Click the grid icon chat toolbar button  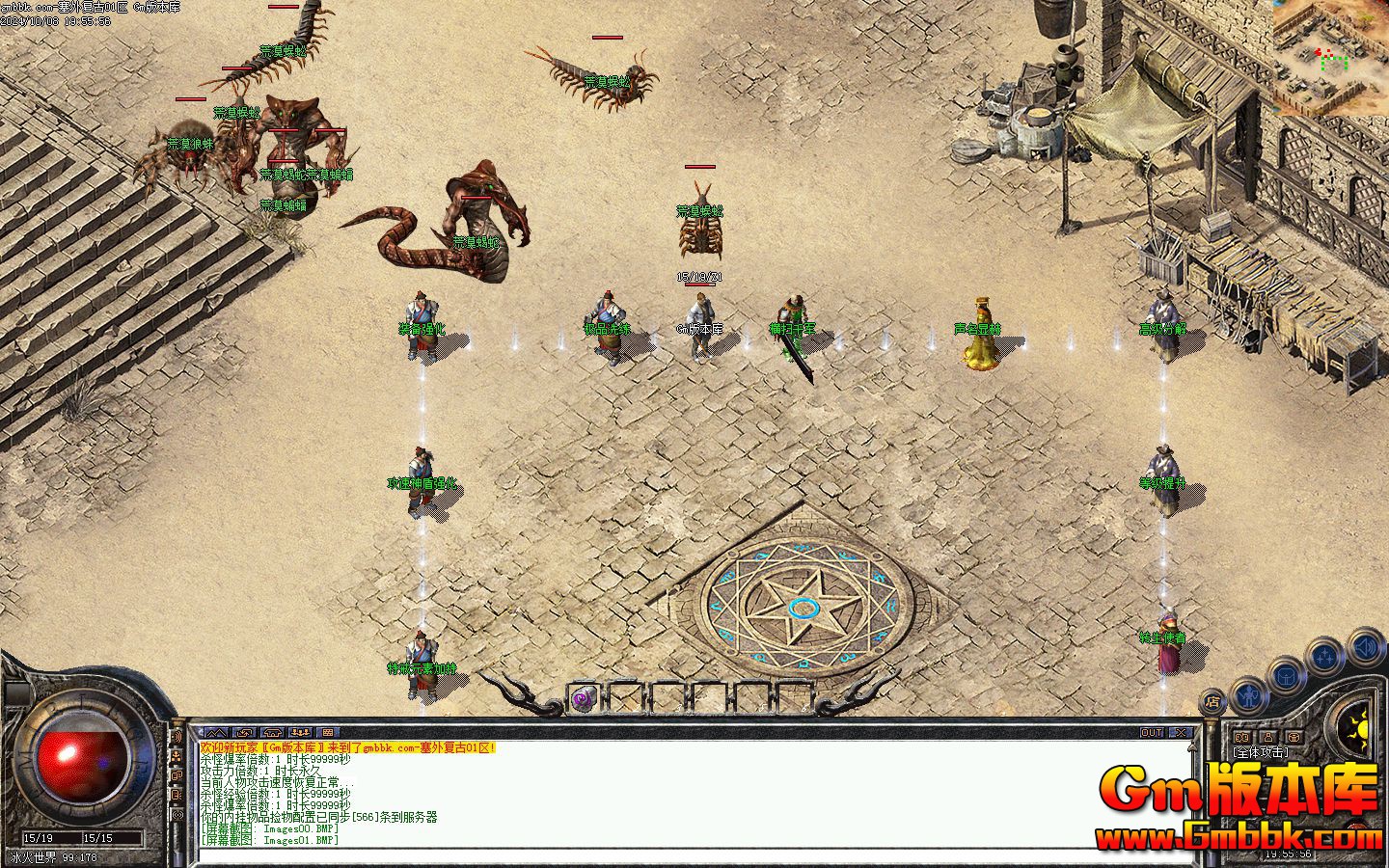point(328,733)
